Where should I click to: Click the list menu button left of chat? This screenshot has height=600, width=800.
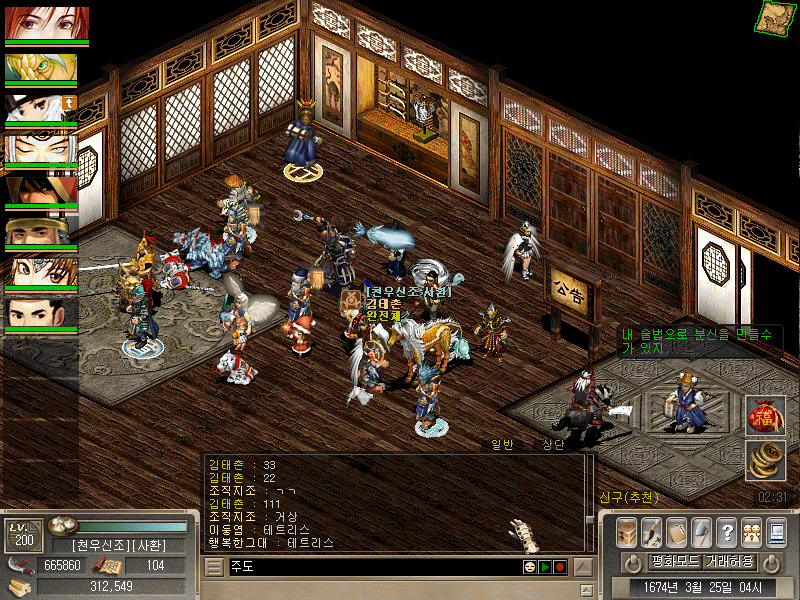click(x=213, y=567)
